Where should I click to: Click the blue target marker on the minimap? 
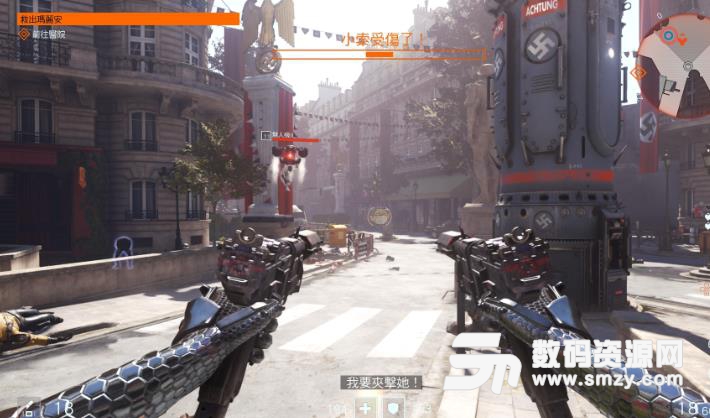click(x=668, y=38)
